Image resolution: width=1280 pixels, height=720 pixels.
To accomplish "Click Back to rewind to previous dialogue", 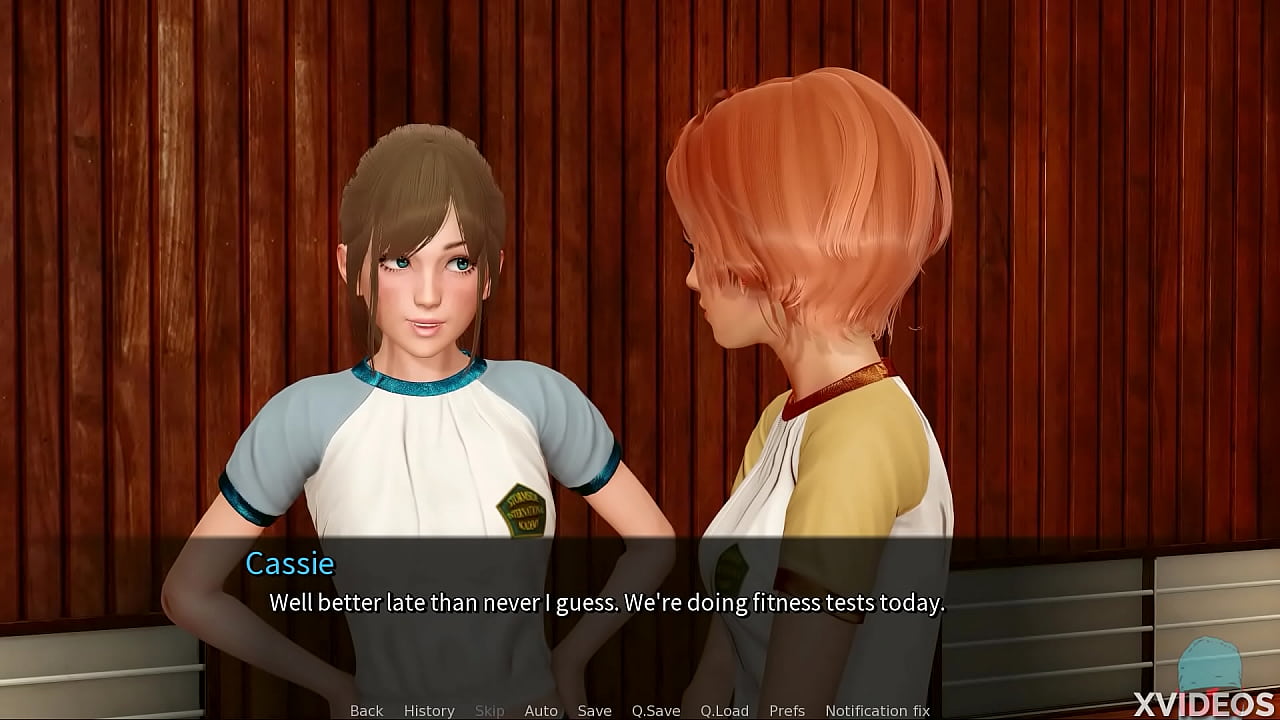I will coord(365,710).
